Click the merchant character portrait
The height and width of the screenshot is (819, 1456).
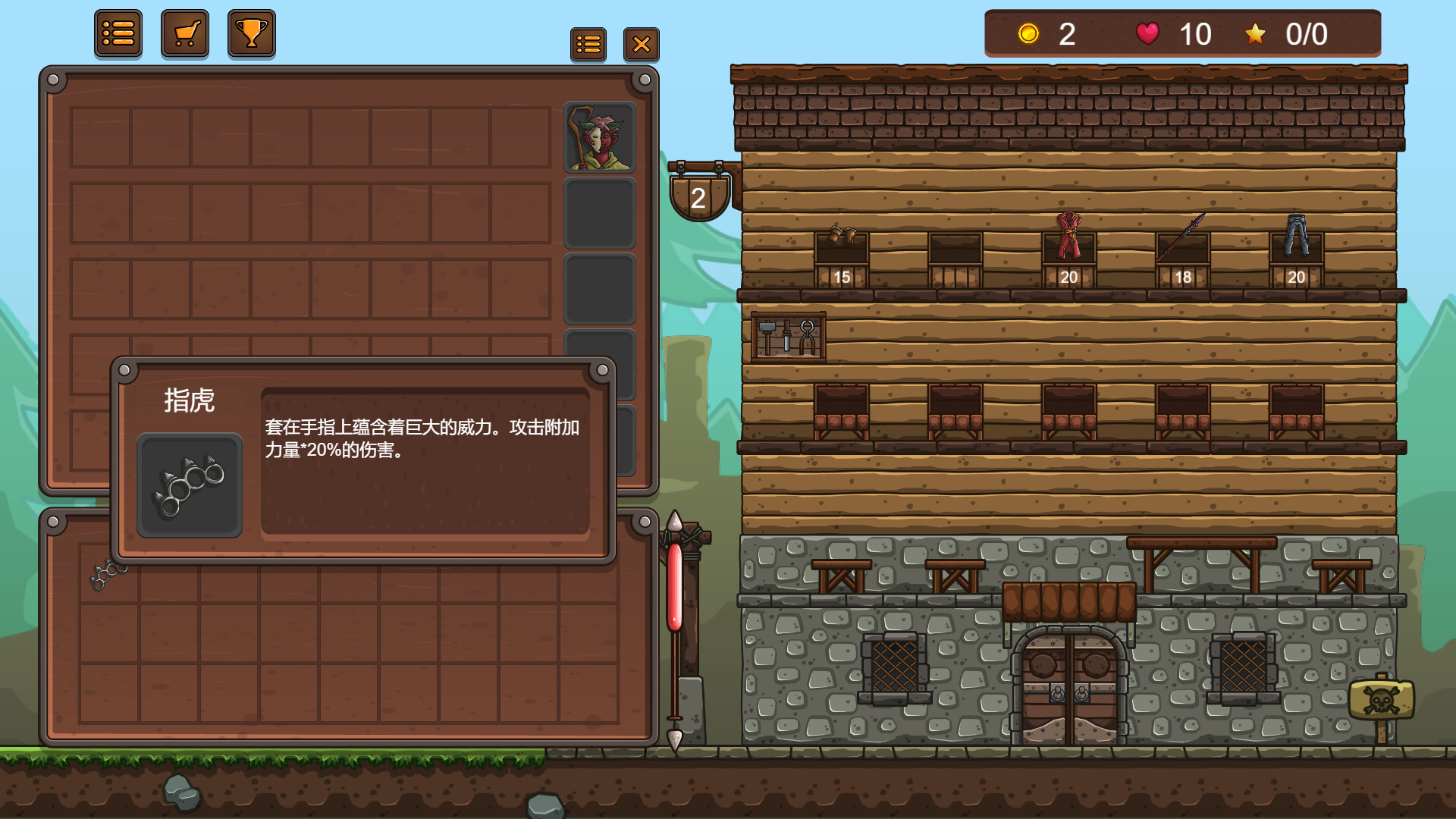coord(600,137)
